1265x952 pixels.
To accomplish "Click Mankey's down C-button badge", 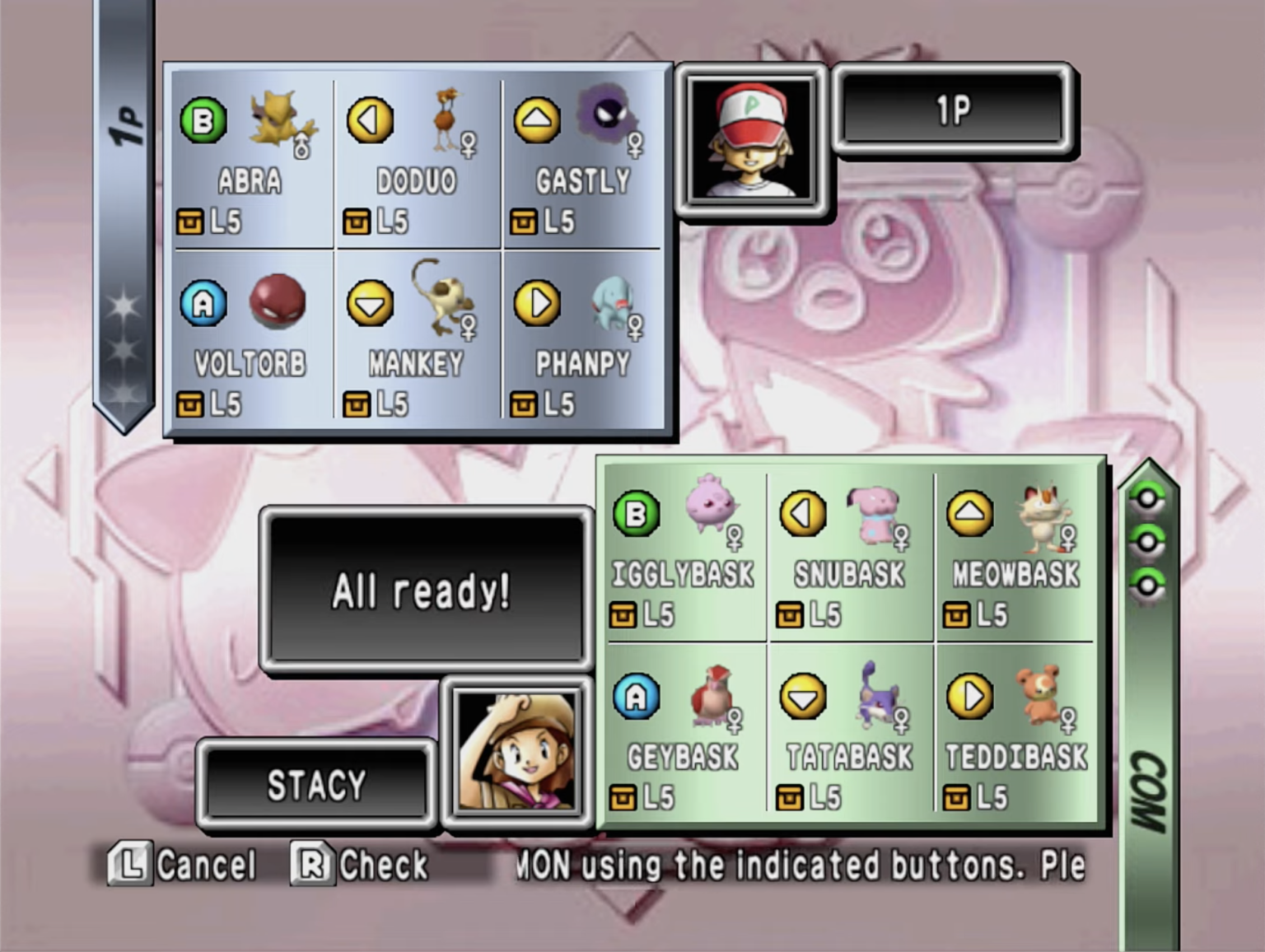I will pos(371,303).
